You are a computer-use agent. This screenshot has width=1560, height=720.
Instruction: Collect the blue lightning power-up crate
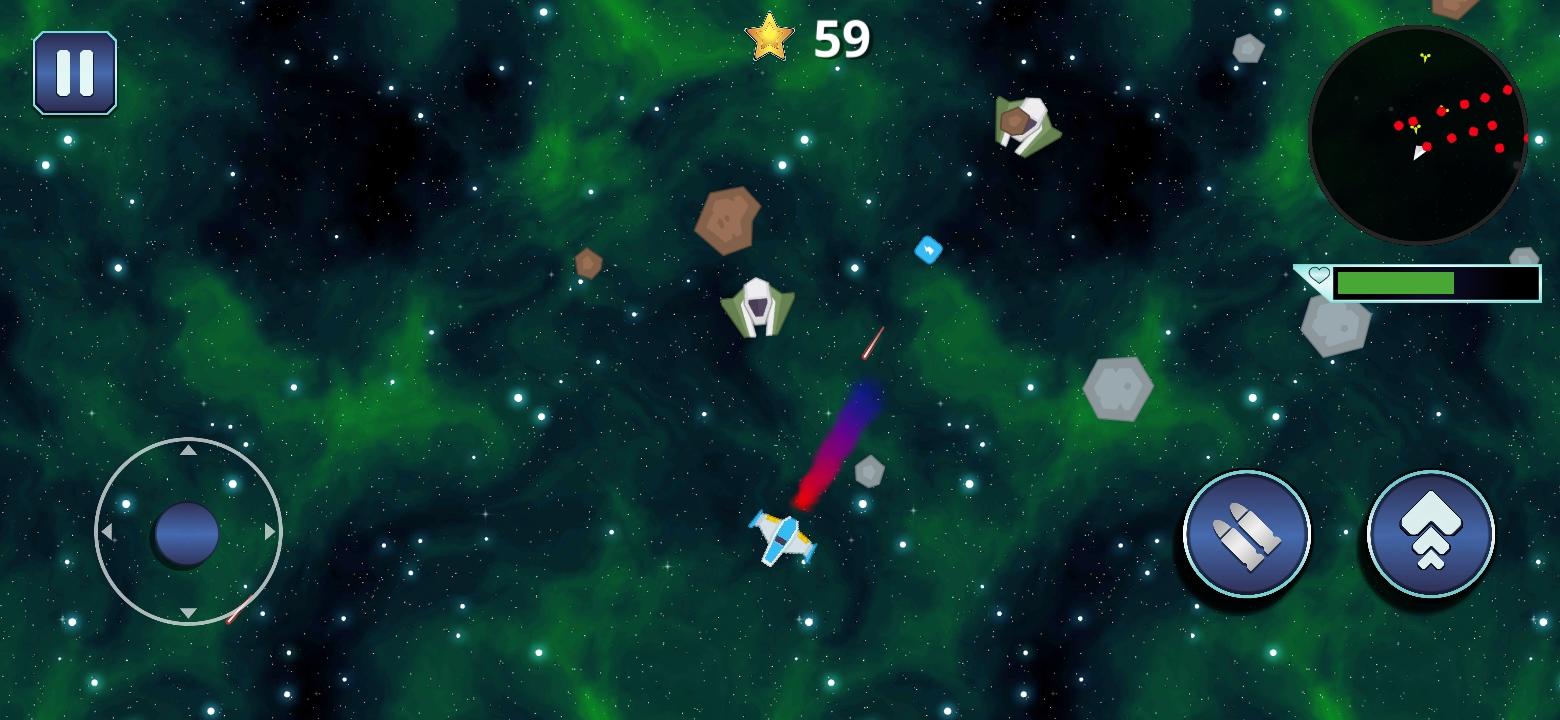(928, 251)
